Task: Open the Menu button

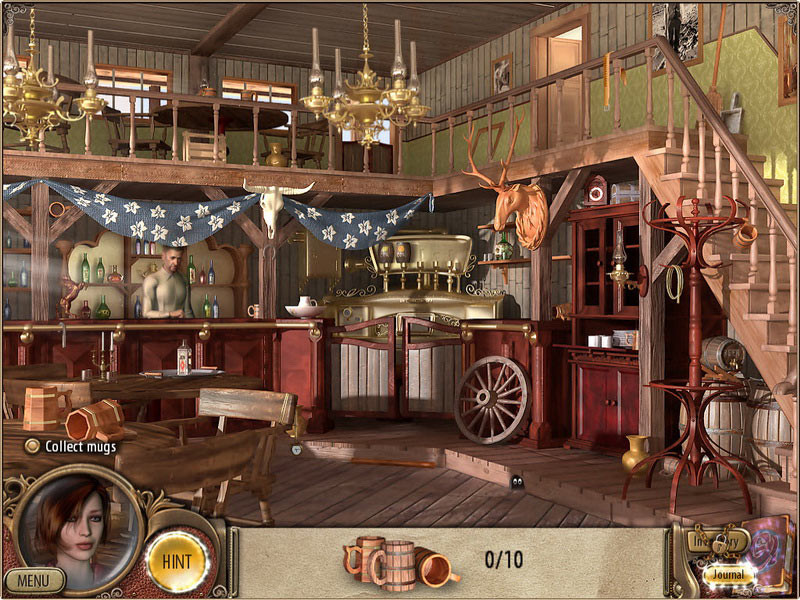Action: tap(33, 579)
